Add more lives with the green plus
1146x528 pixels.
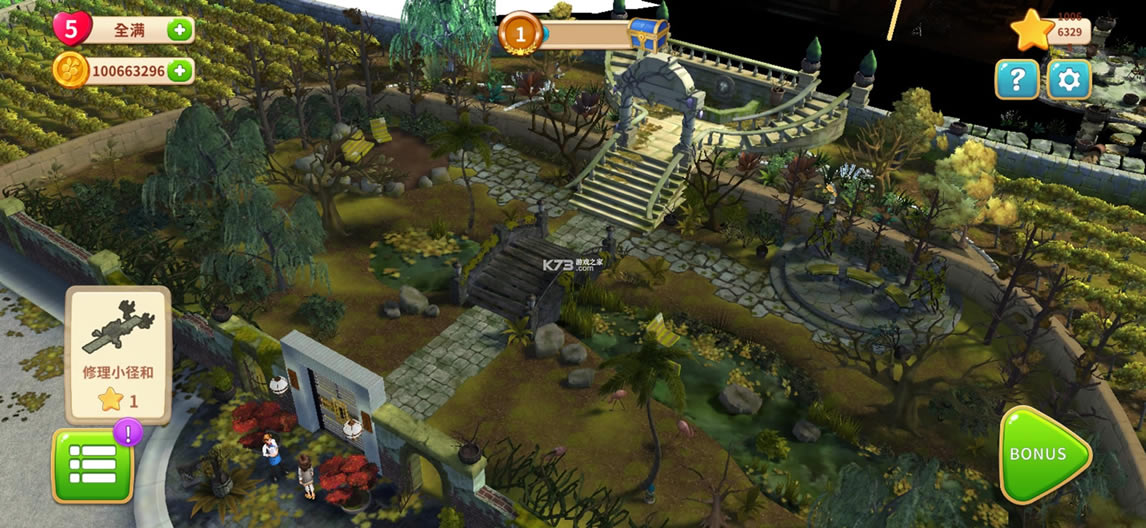[x=180, y=30]
